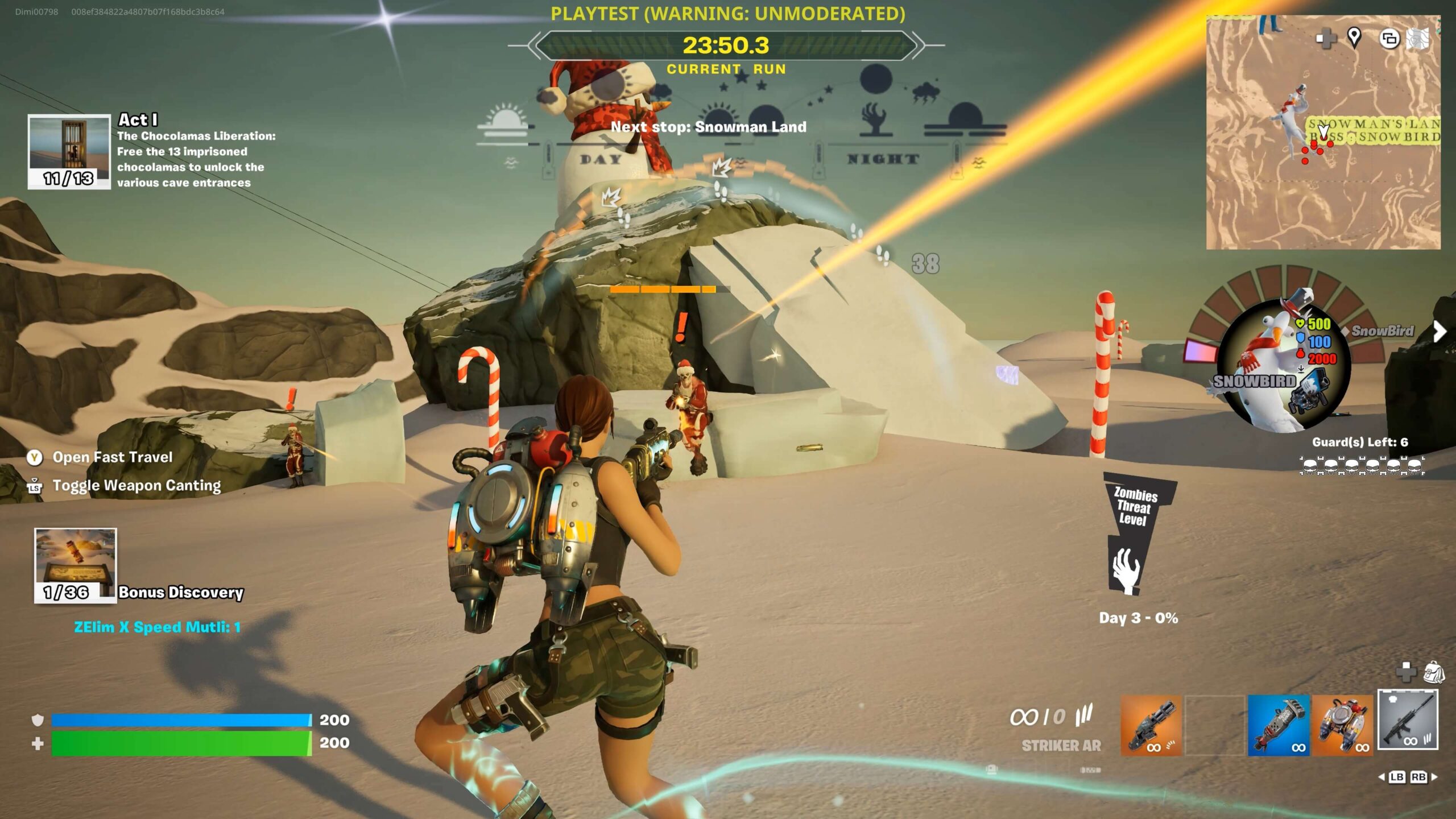Open the Act I quest thumbnail
Viewport: 1456px width, 819px height.
pos(69,151)
